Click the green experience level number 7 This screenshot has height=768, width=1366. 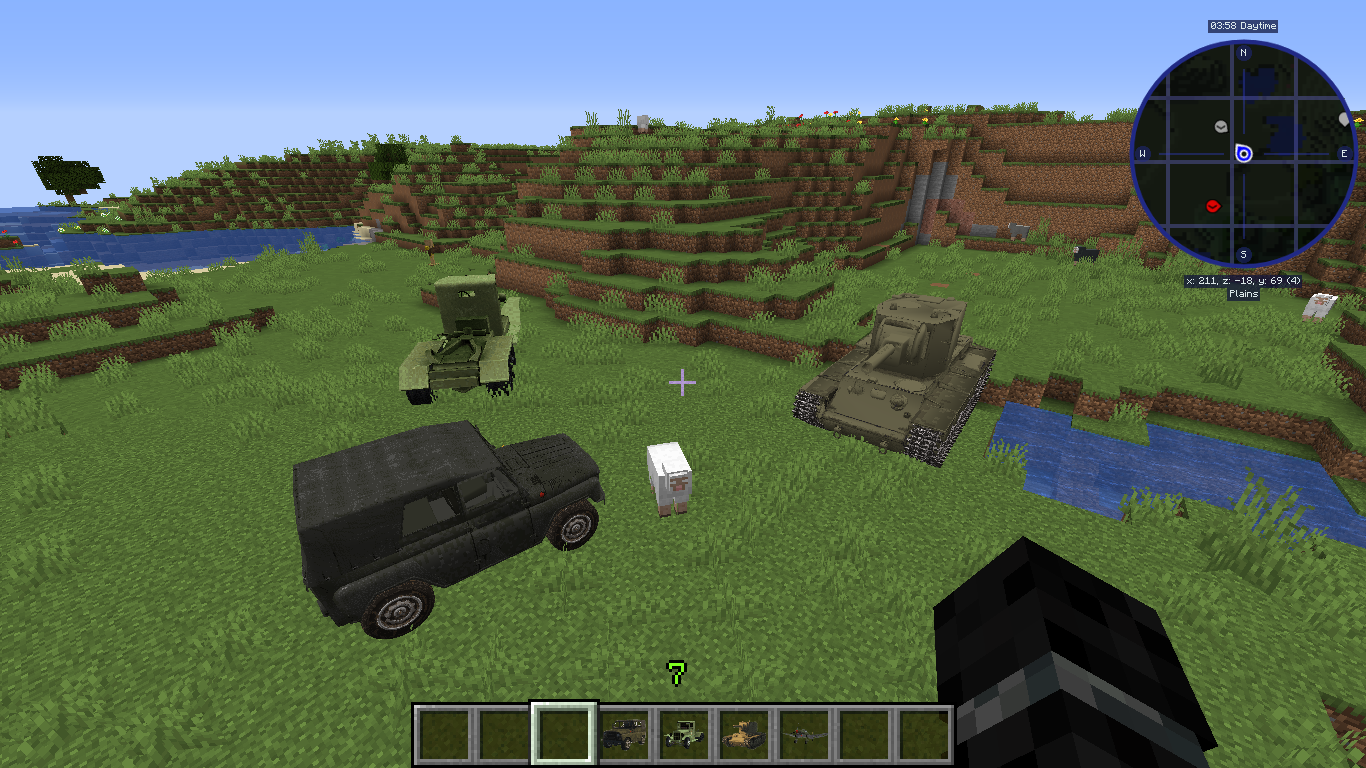[x=678, y=672]
